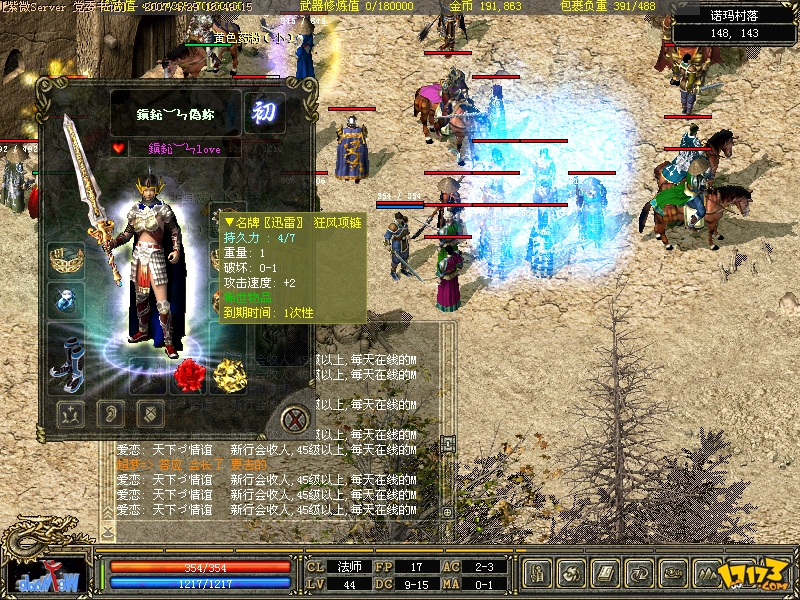
Task: Click the red heart spouse icon
Action: (x=119, y=149)
